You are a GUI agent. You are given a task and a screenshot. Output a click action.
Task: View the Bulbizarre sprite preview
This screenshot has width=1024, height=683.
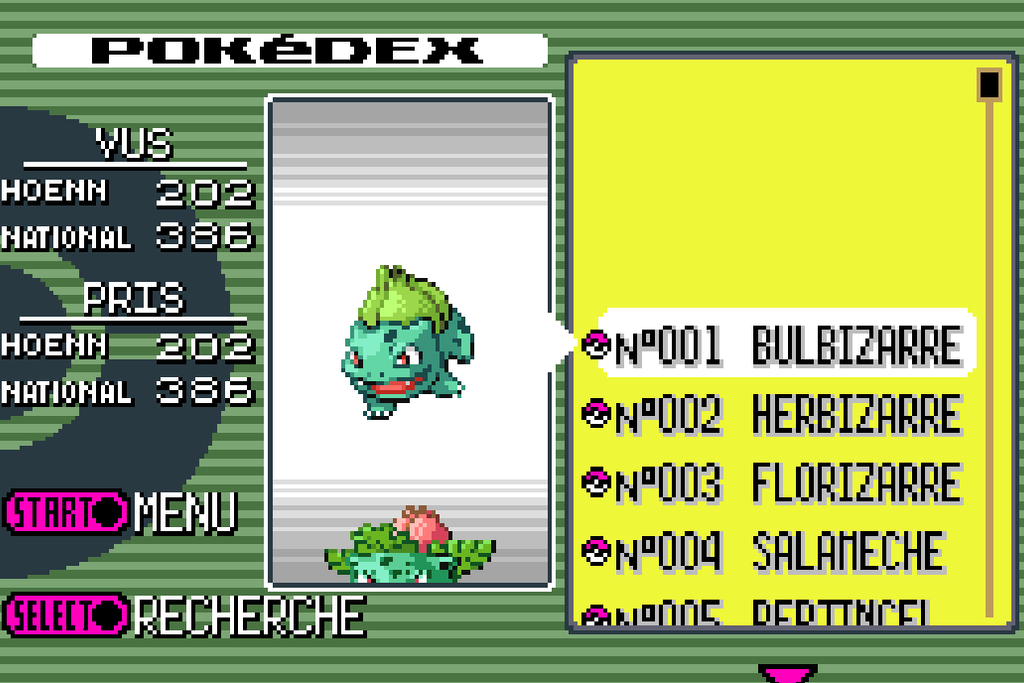pyautogui.click(x=407, y=343)
